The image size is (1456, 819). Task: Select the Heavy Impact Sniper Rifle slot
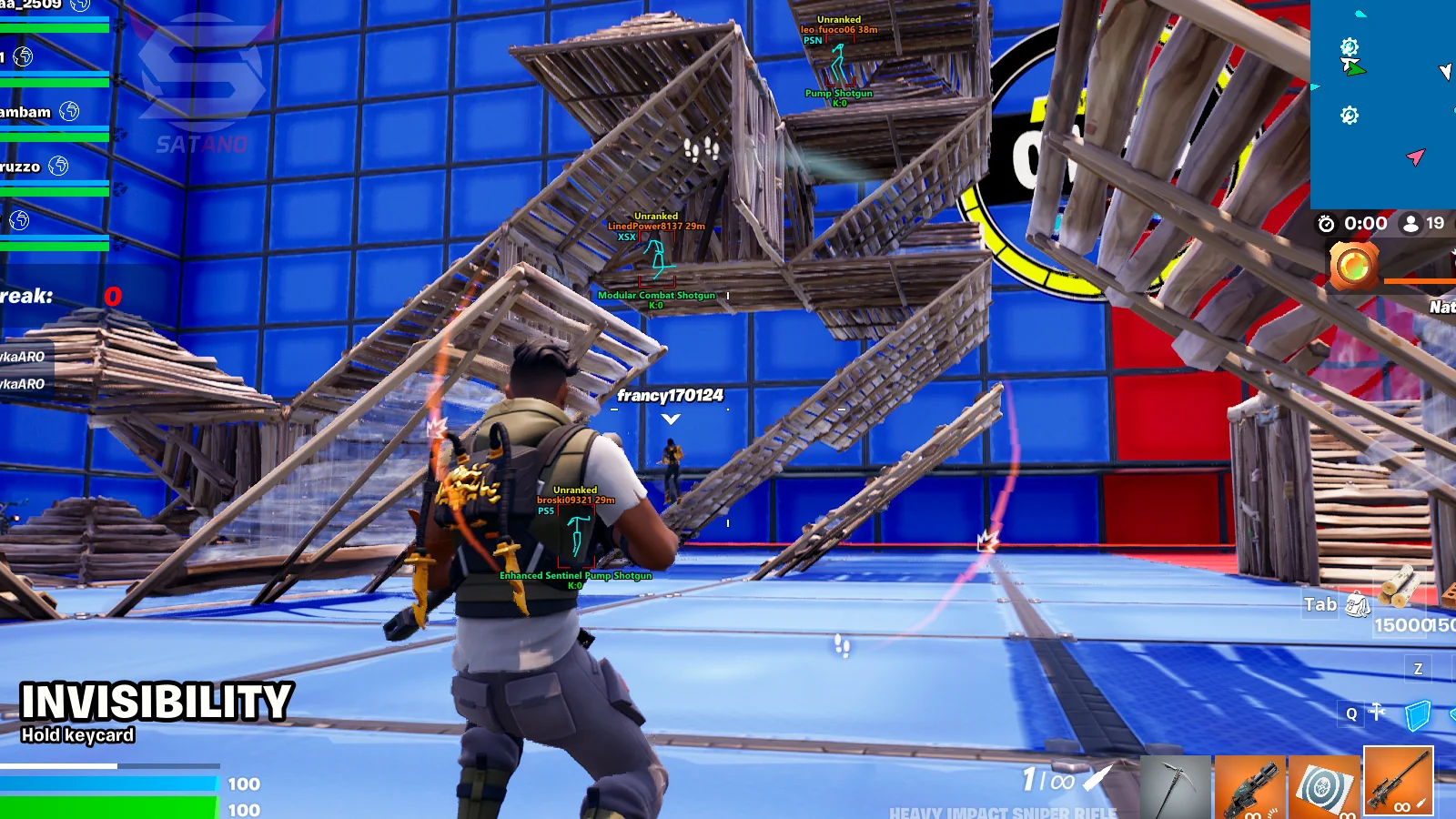[1398, 781]
